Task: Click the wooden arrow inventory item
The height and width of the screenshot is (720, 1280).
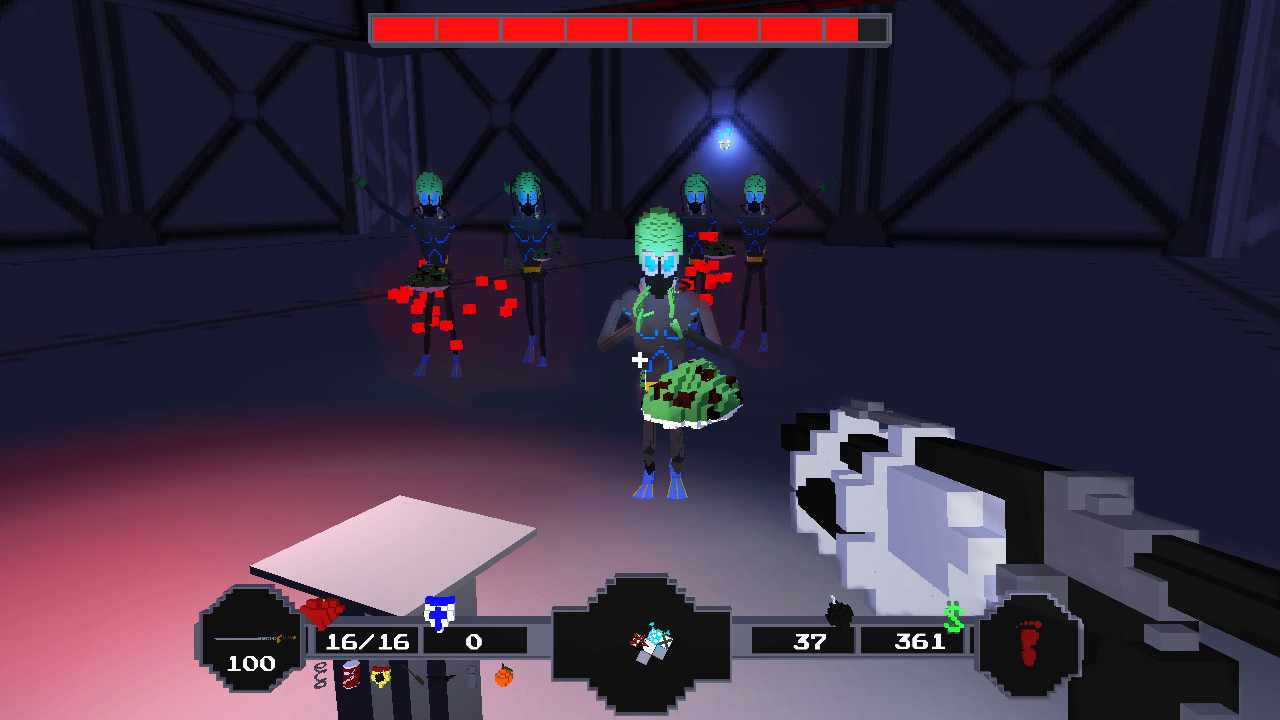Action: point(412,676)
